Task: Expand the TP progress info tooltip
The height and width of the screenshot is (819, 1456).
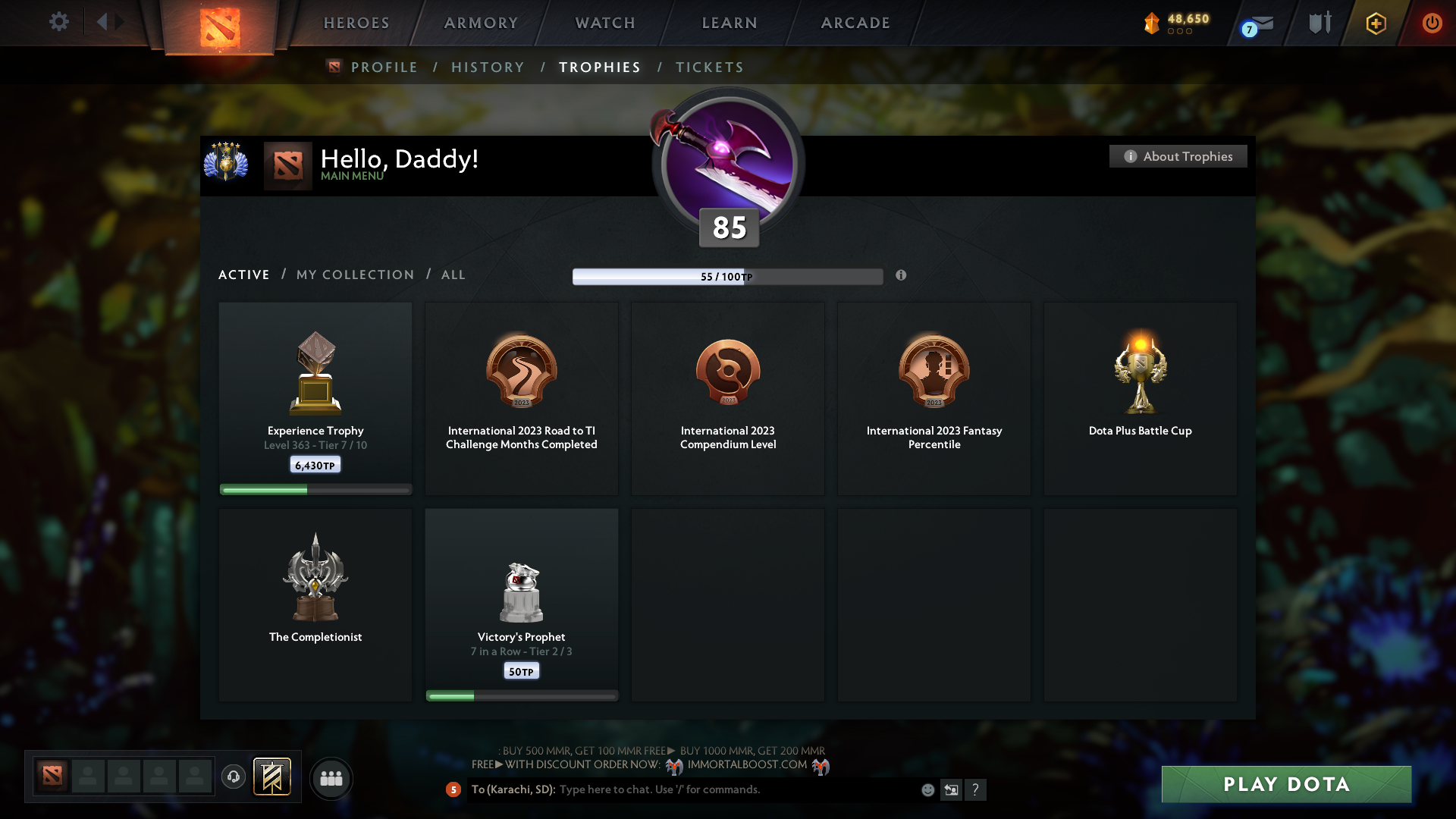Action: (902, 276)
